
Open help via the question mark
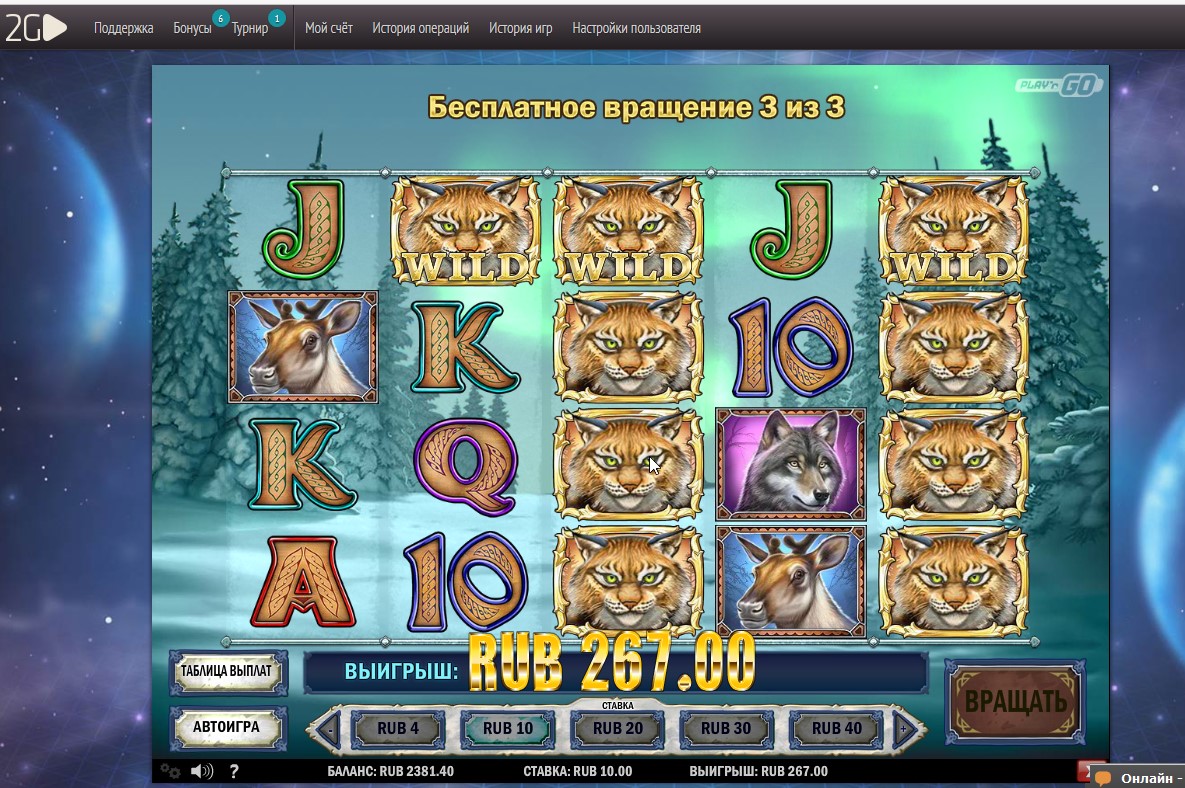tap(234, 771)
